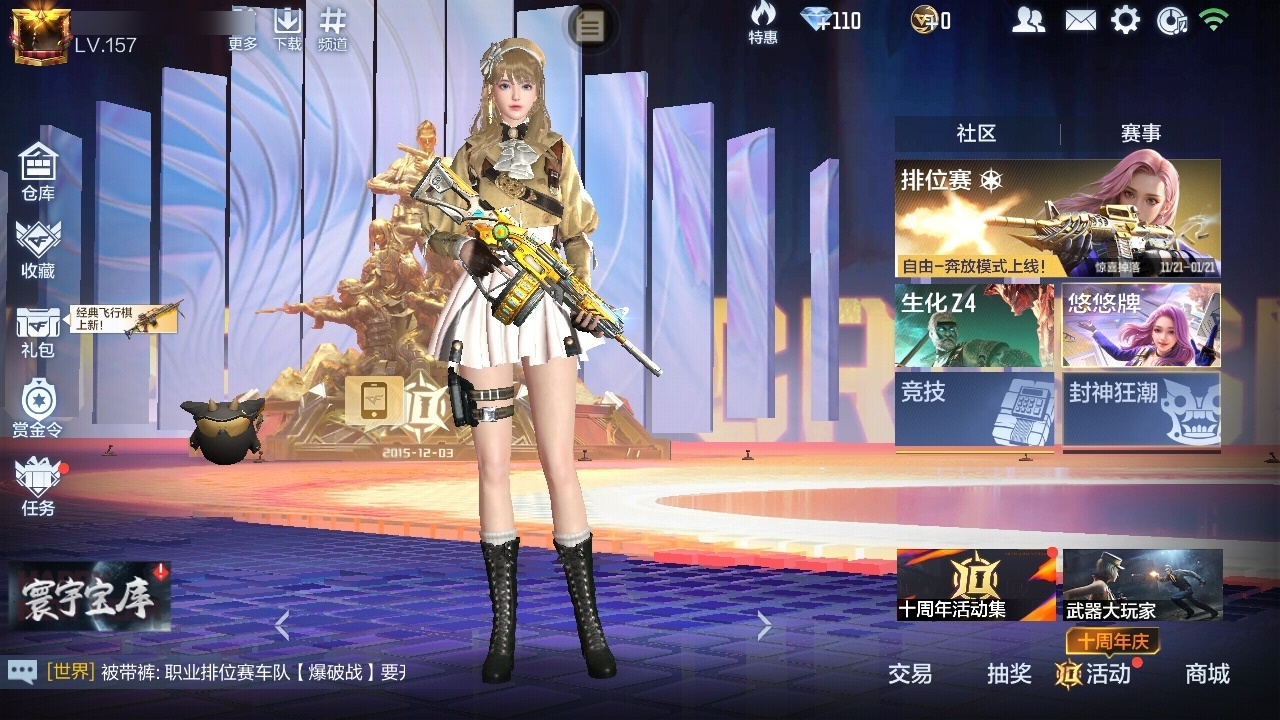Open the 特惠 special offers flame icon
This screenshot has width=1280, height=720.
point(763,20)
